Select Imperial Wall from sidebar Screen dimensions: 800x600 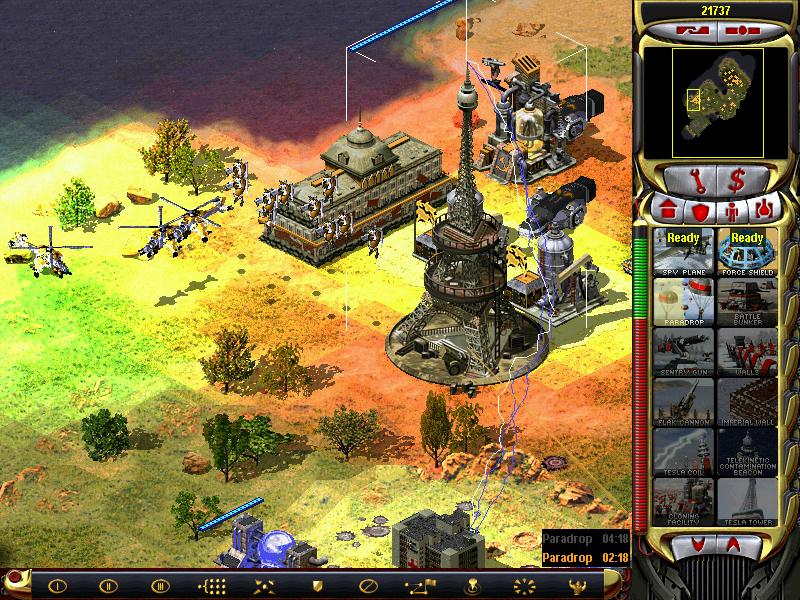coord(746,401)
